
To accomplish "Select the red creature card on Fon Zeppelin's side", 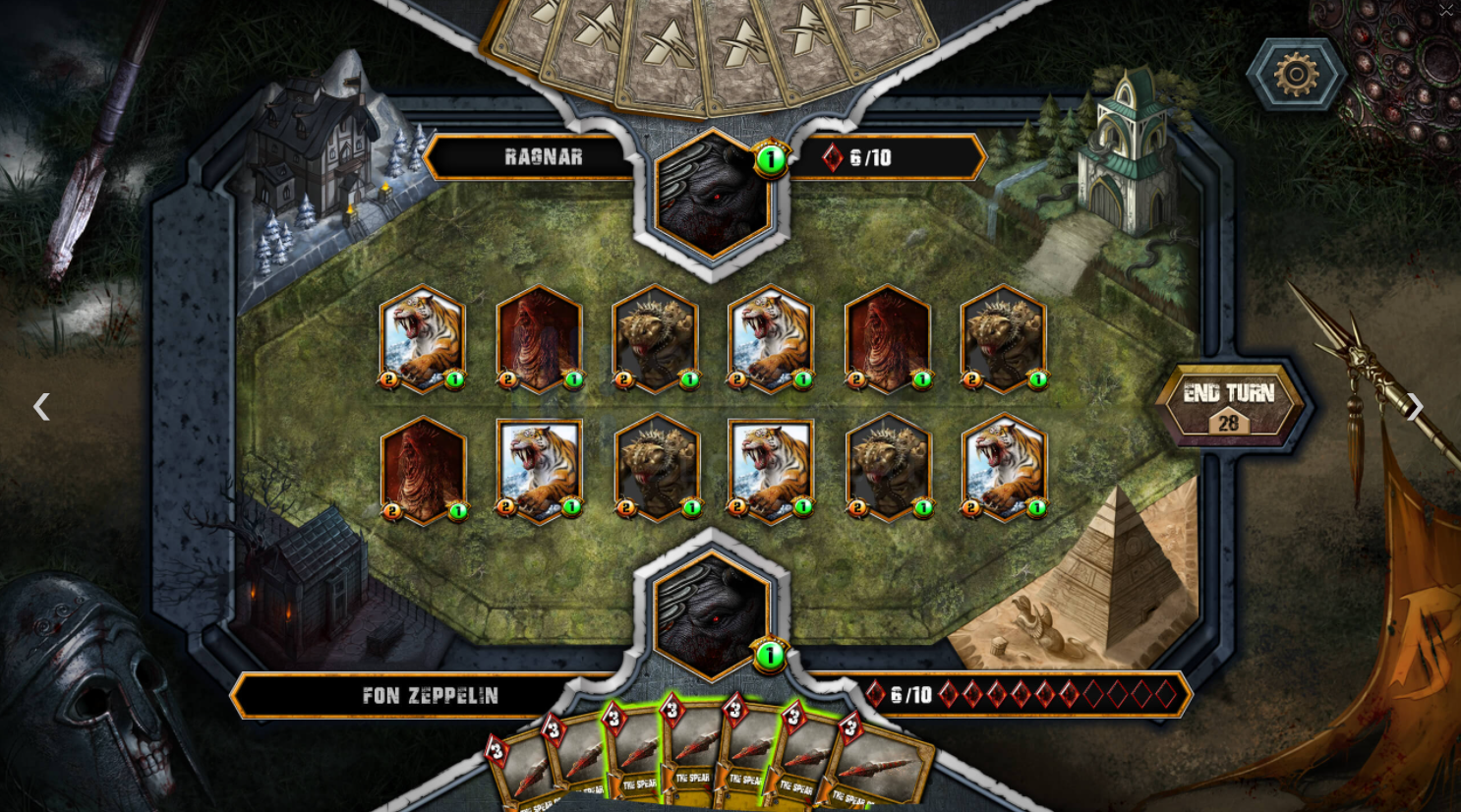I will [x=423, y=470].
